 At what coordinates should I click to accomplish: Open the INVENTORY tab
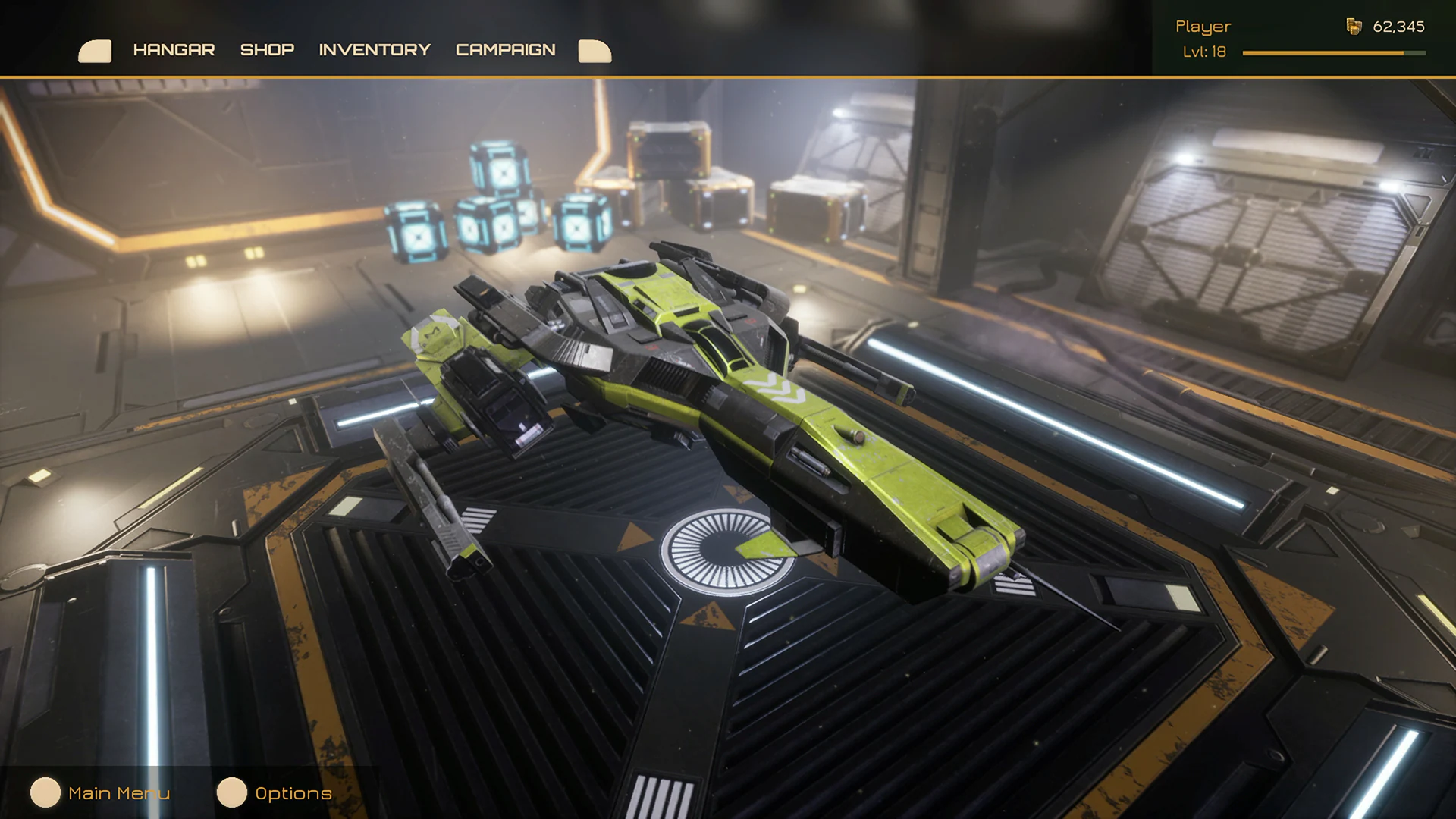click(375, 50)
